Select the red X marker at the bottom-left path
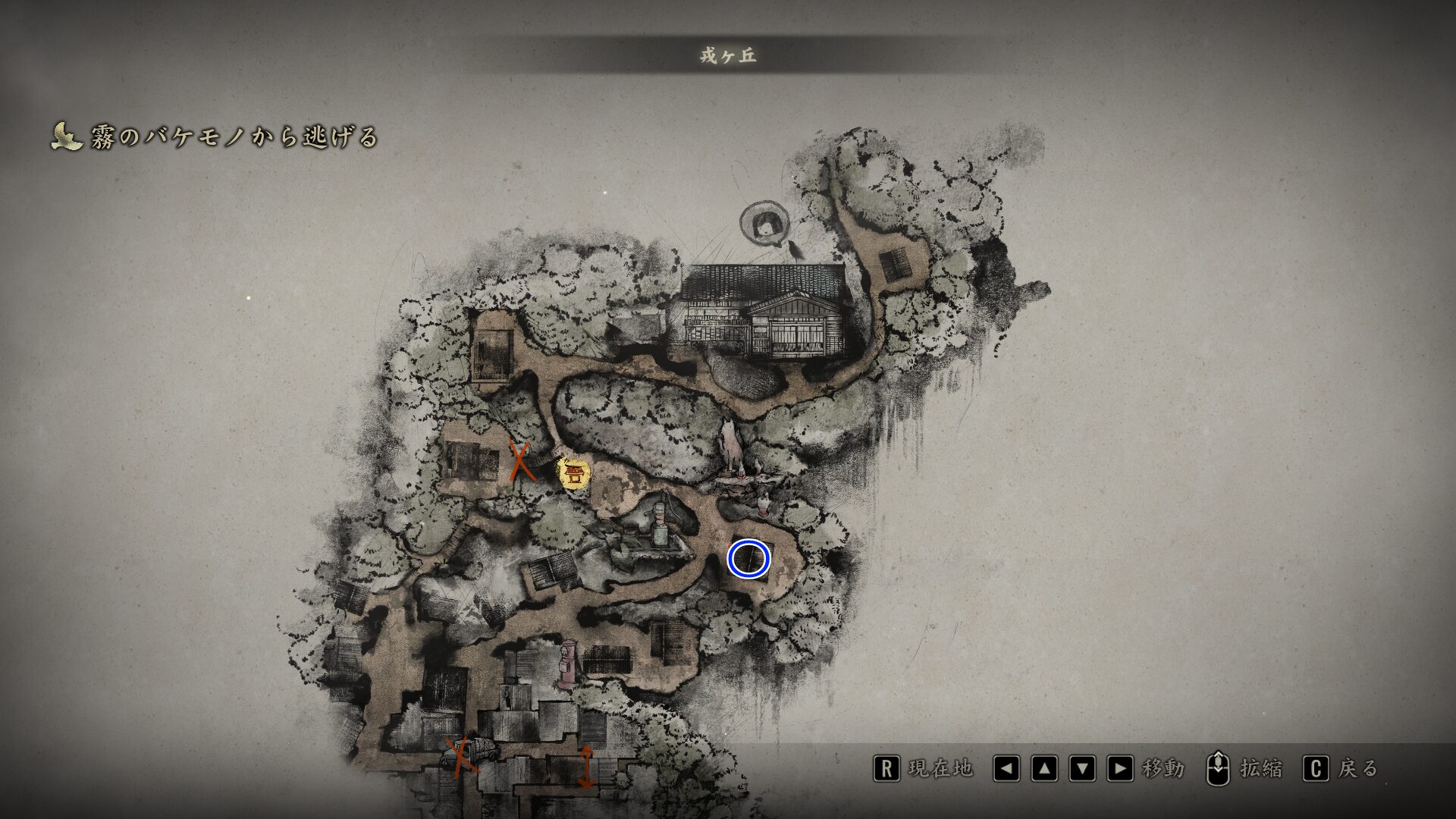 point(460,755)
